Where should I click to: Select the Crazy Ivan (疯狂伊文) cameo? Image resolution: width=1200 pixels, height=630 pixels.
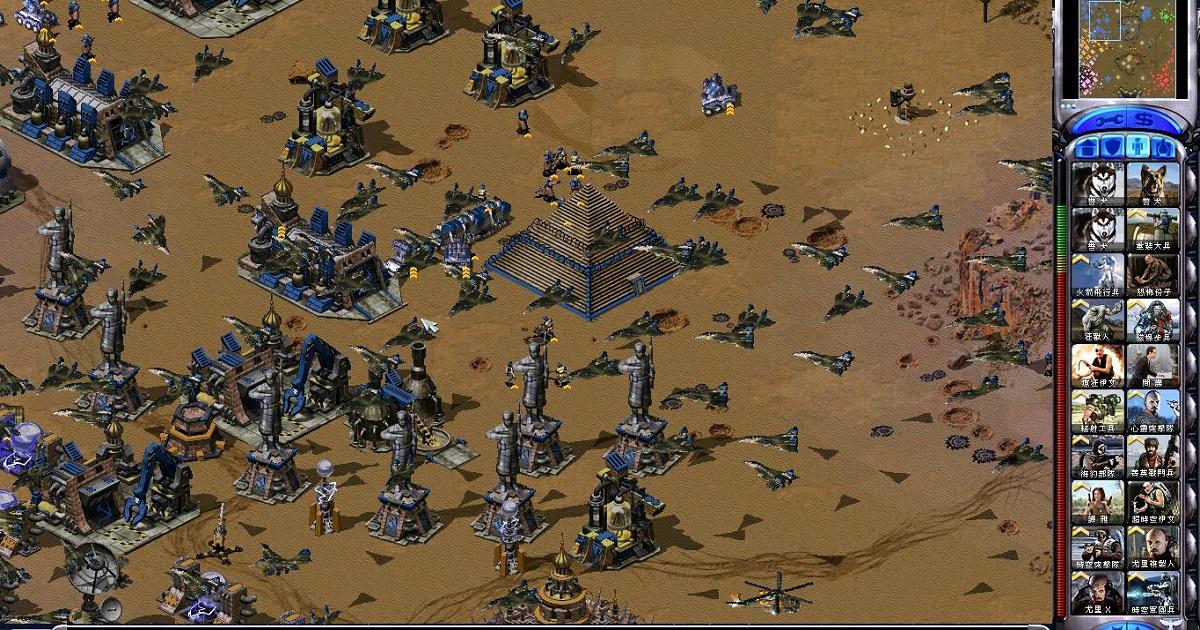[1097, 366]
